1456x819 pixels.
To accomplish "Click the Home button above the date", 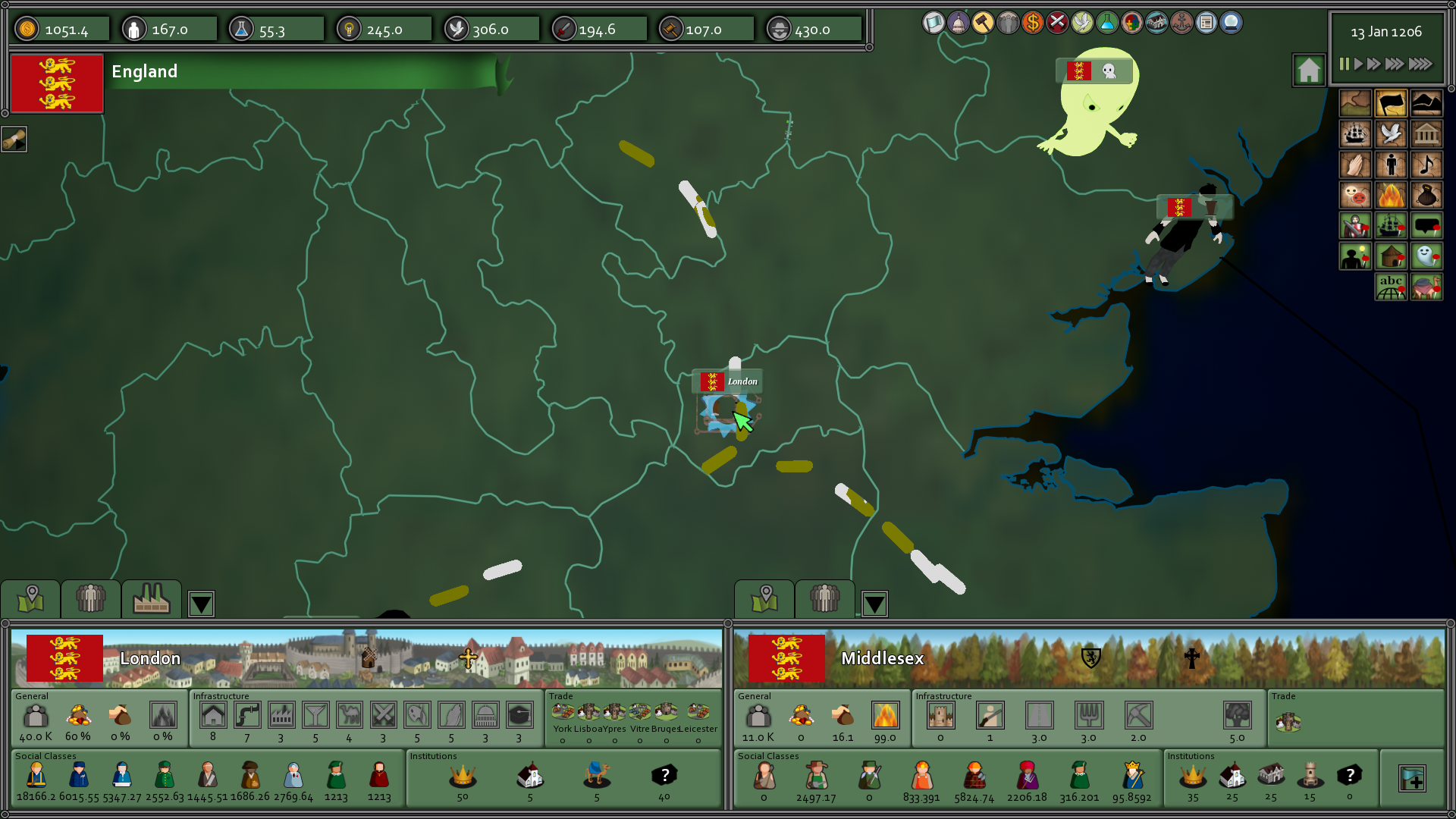I will (x=1309, y=68).
